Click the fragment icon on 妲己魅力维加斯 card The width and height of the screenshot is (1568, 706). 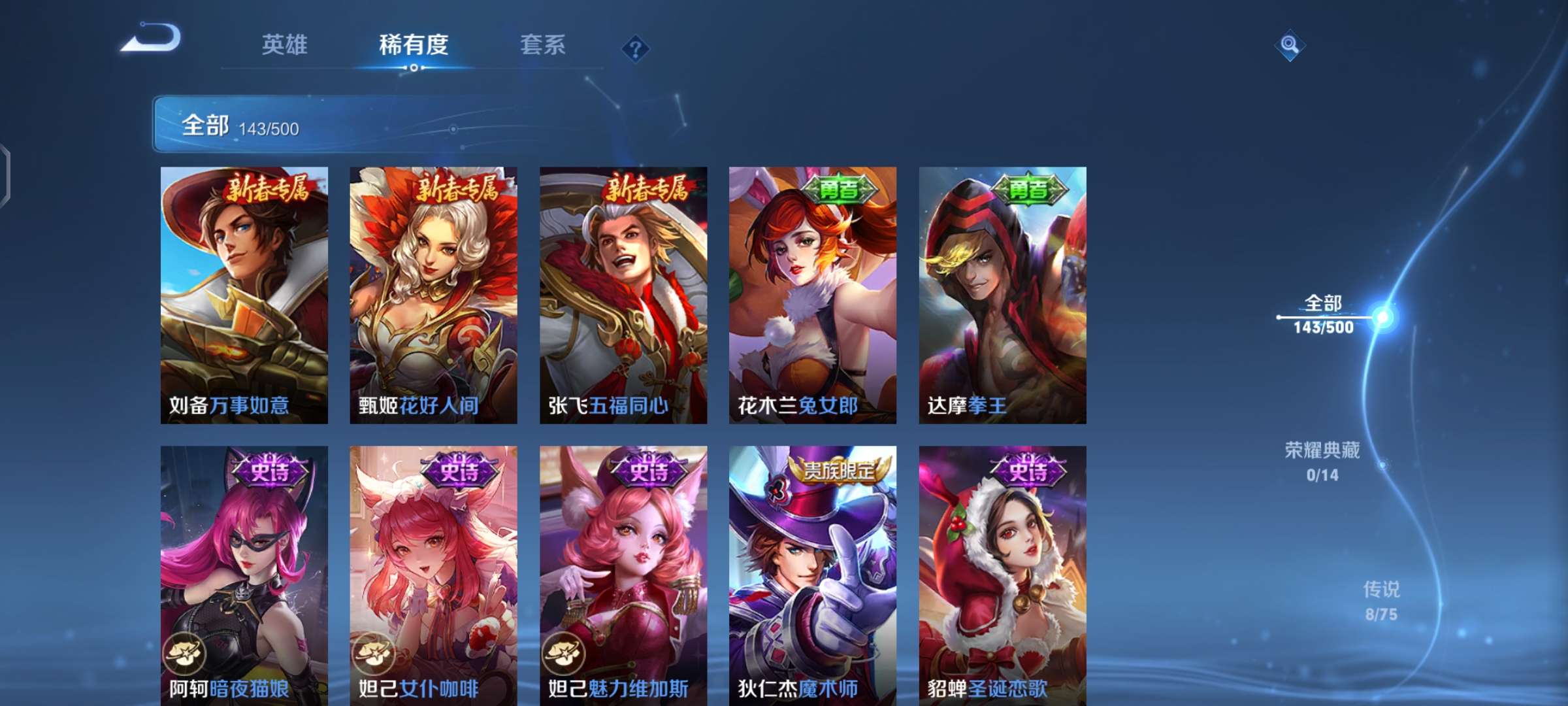pyautogui.click(x=562, y=654)
